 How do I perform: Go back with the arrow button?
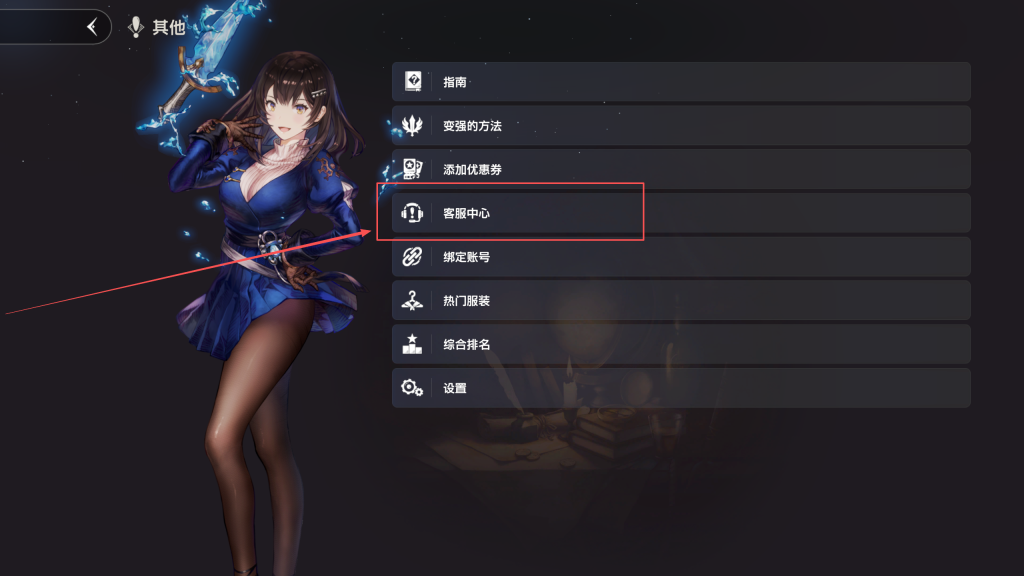[x=93, y=27]
